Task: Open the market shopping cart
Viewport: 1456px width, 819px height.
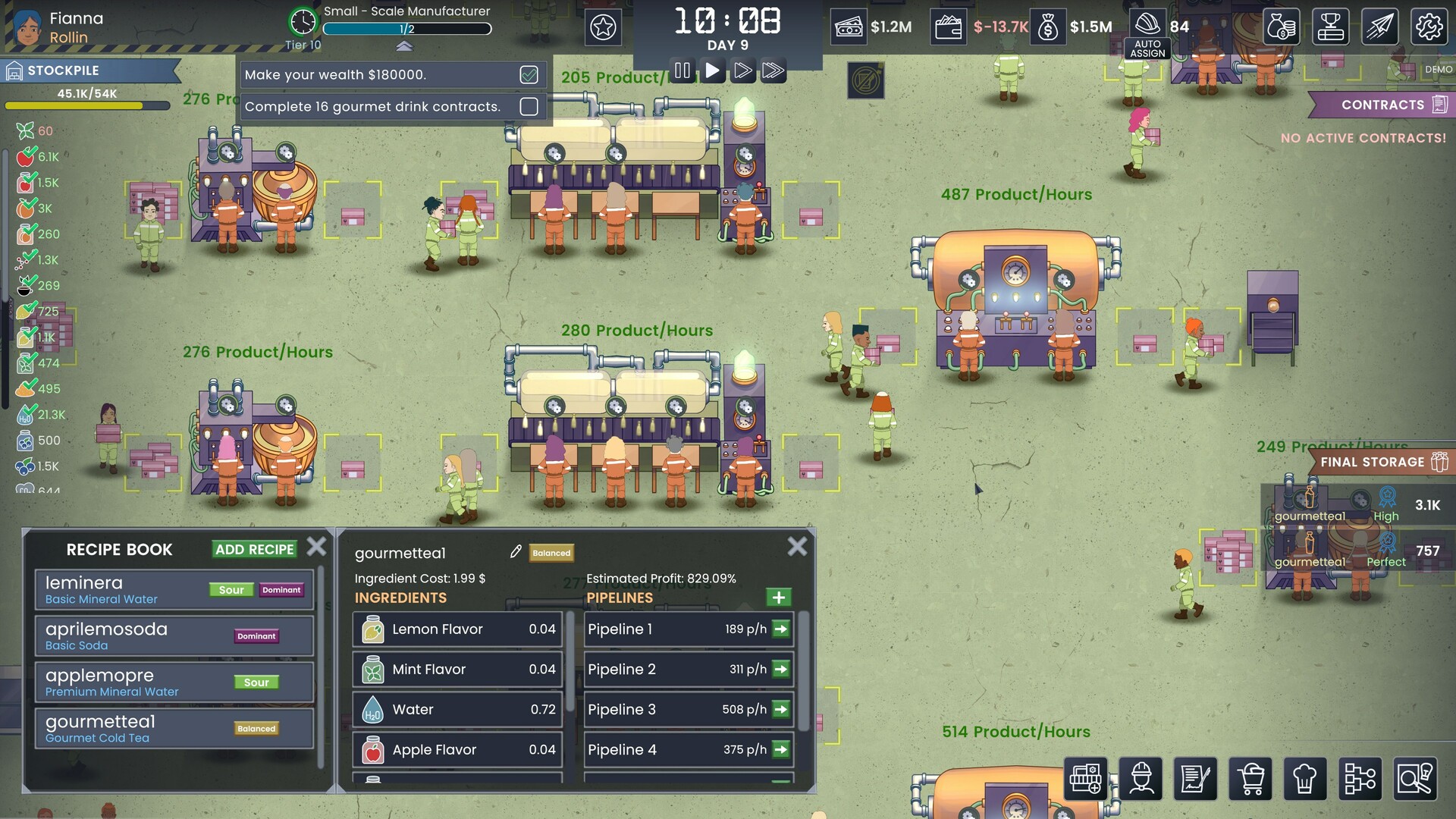Action: tap(1251, 778)
